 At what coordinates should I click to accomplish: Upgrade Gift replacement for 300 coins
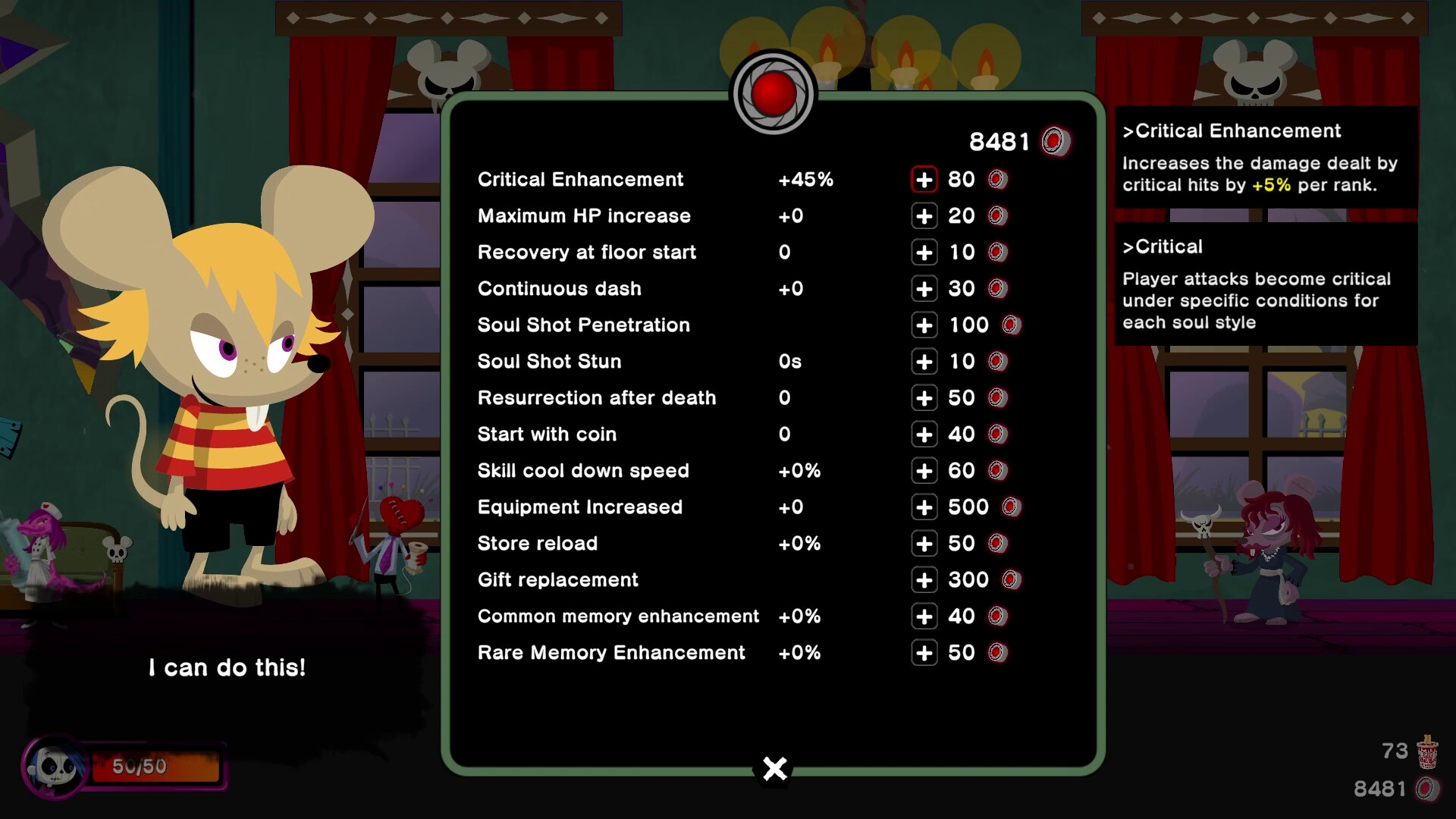[x=924, y=579]
